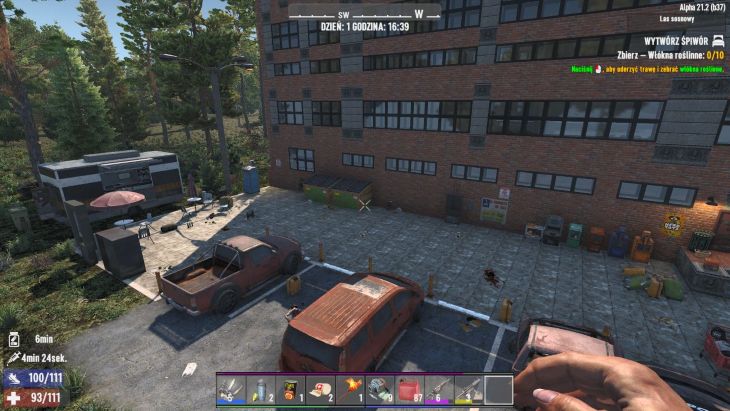The height and width of the screenshot is (411, 730).
Task: Select the first aid bandage slot
Action: 320,390
